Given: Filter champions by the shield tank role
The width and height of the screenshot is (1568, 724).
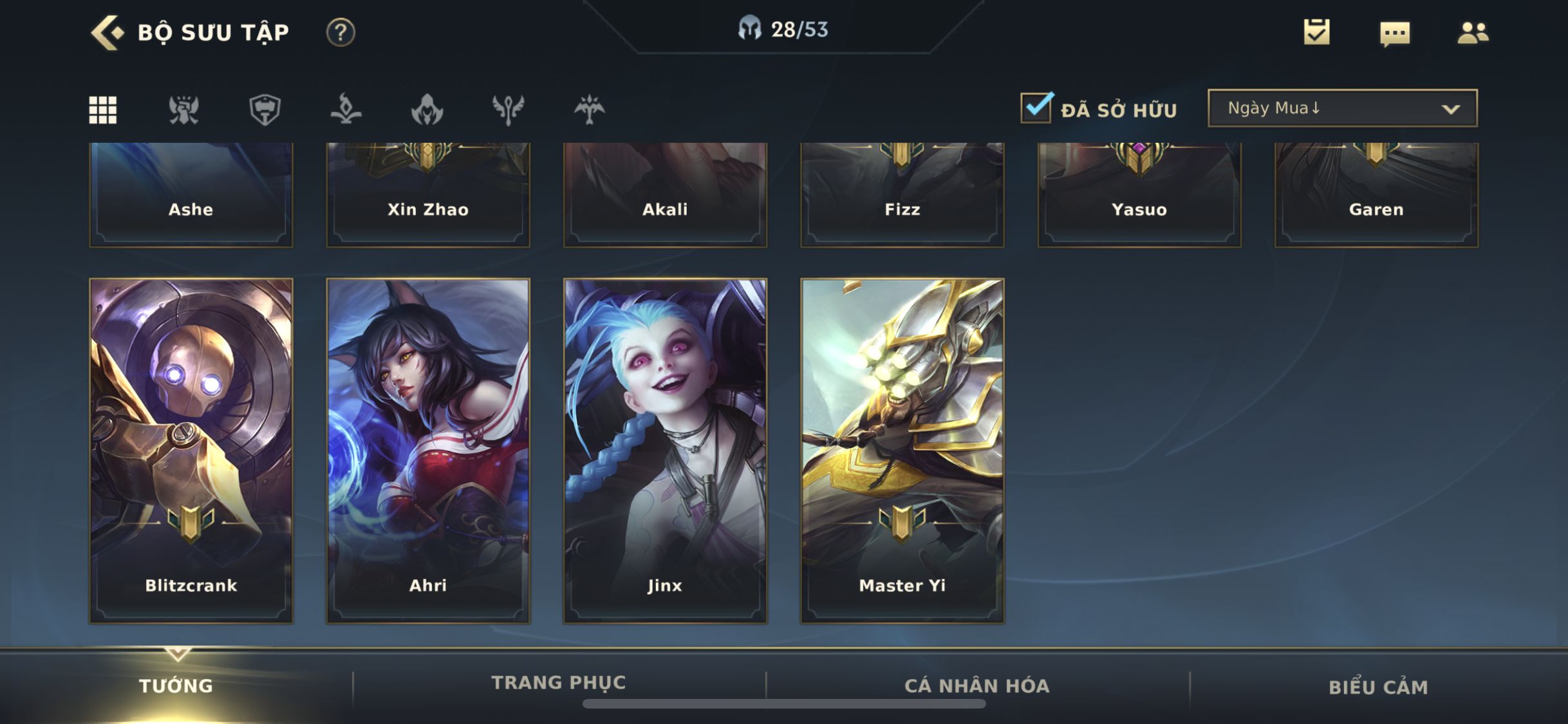Looking at the screenshot, I should point(265,109).
